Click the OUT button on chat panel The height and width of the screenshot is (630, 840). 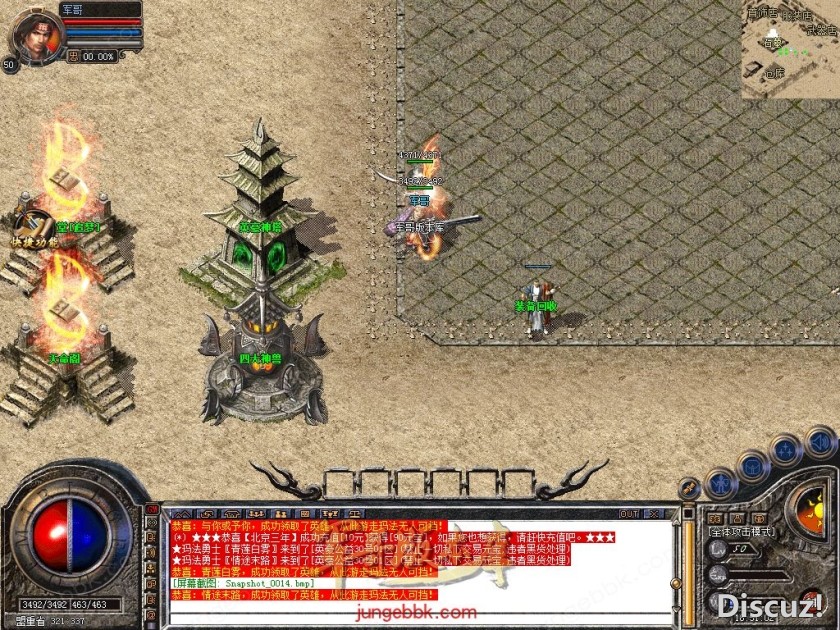pyautogui.click(x=629, y=514)
